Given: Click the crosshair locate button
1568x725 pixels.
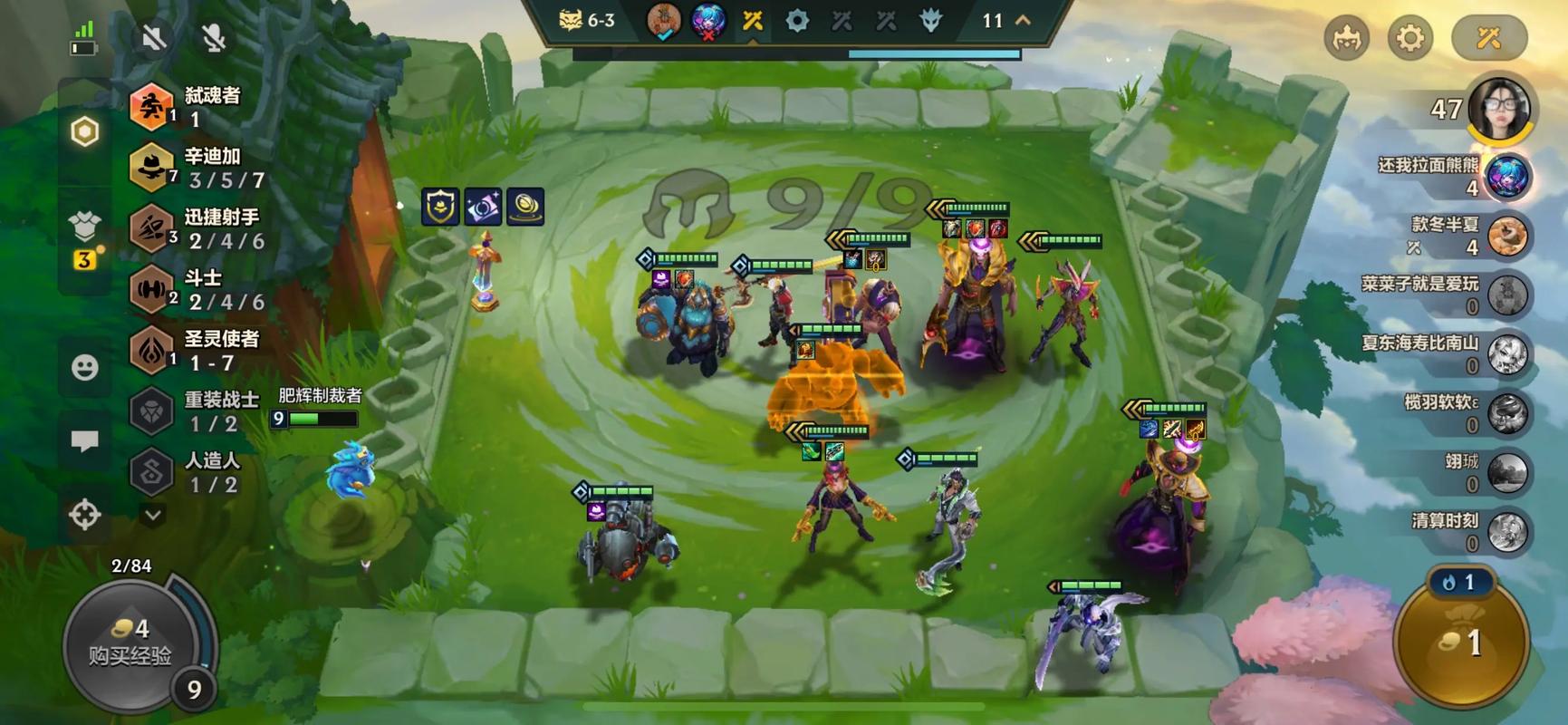Looking at the screenshot, I should point(85,515).
